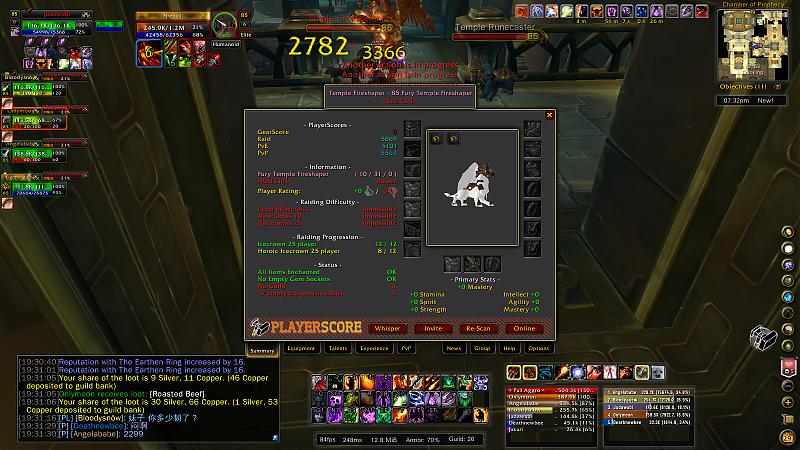800x450 pixels.
Task: Open the Help tab
Action: (510, 349)
